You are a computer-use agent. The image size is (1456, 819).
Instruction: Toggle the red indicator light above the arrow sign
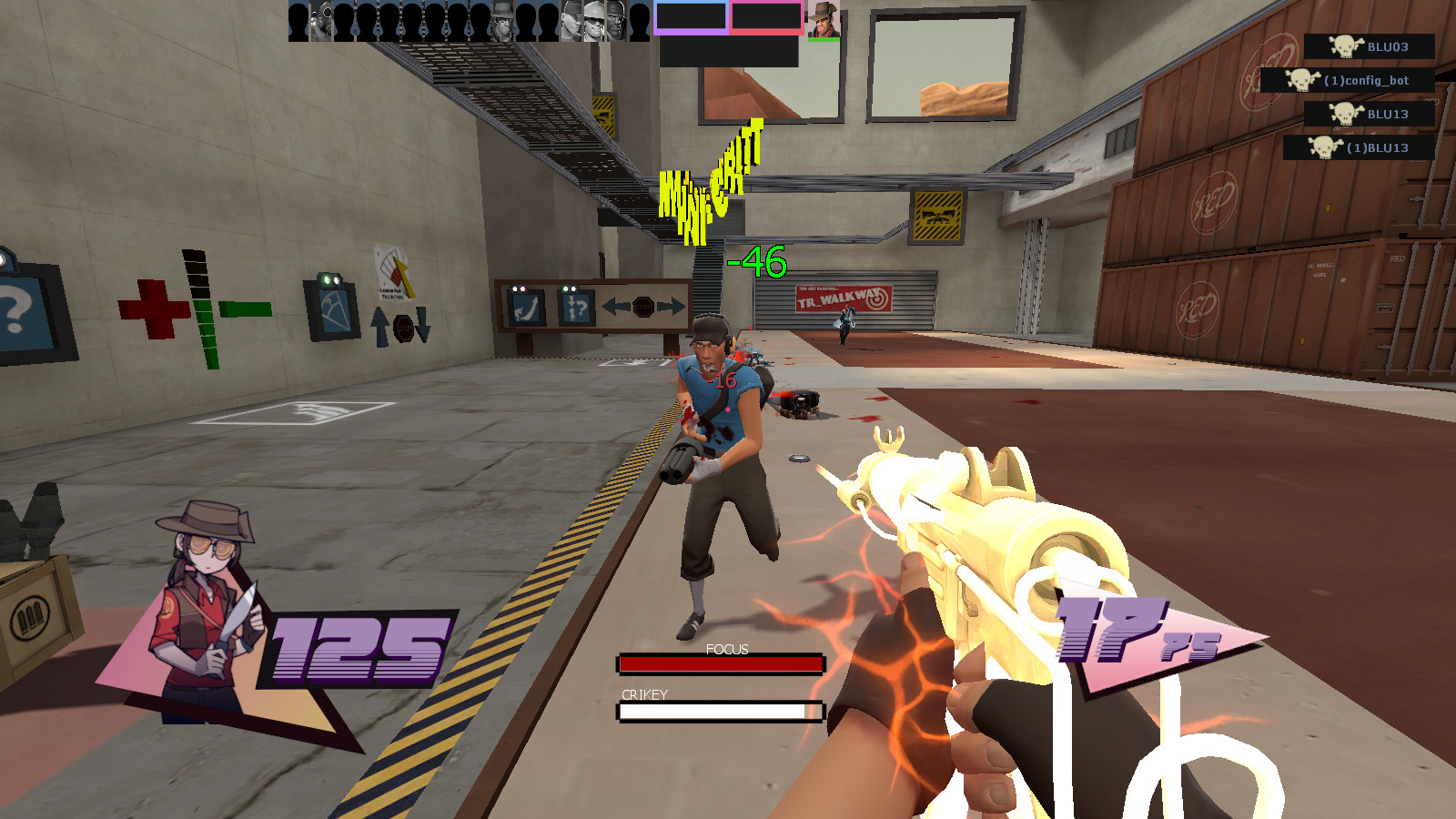(x=523, y=289)
